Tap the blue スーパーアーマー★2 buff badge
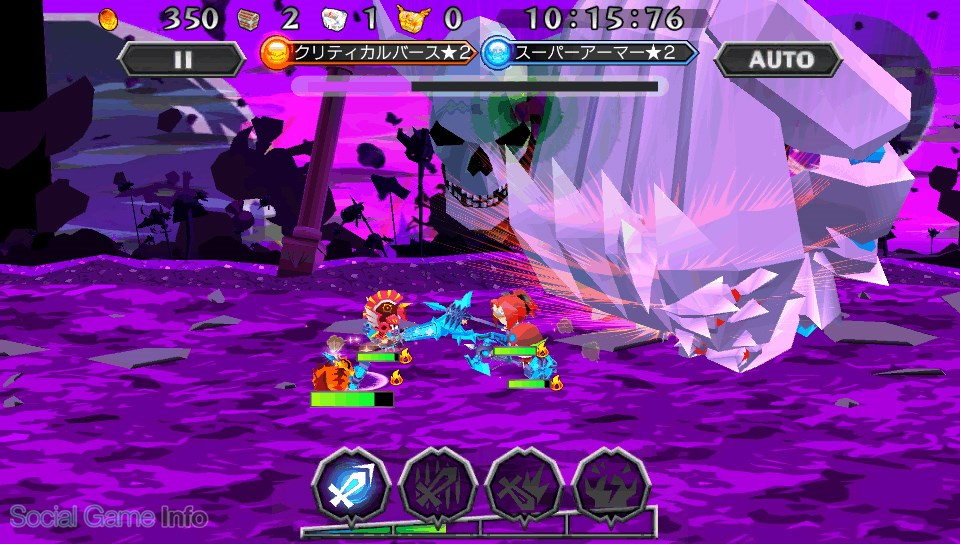960x544 pixels. coord(588,53)
